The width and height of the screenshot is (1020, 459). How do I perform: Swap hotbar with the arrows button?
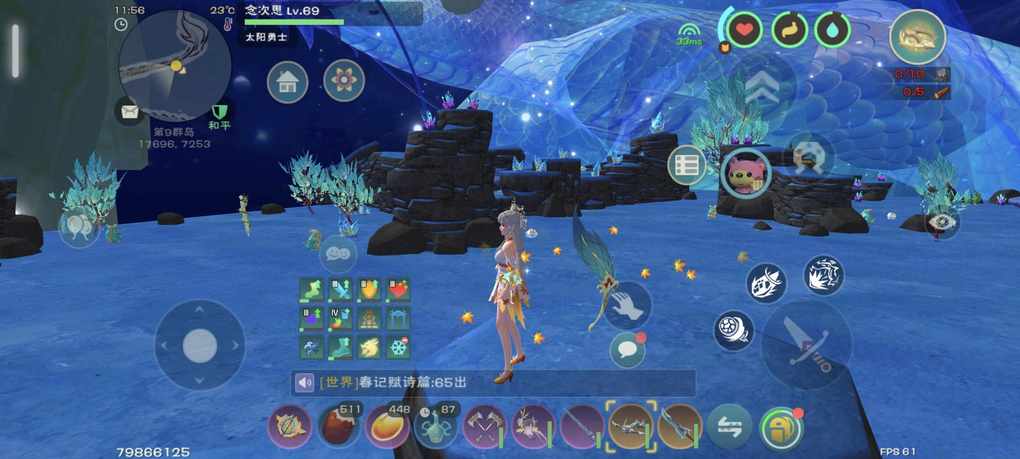[x=729, y=427]
